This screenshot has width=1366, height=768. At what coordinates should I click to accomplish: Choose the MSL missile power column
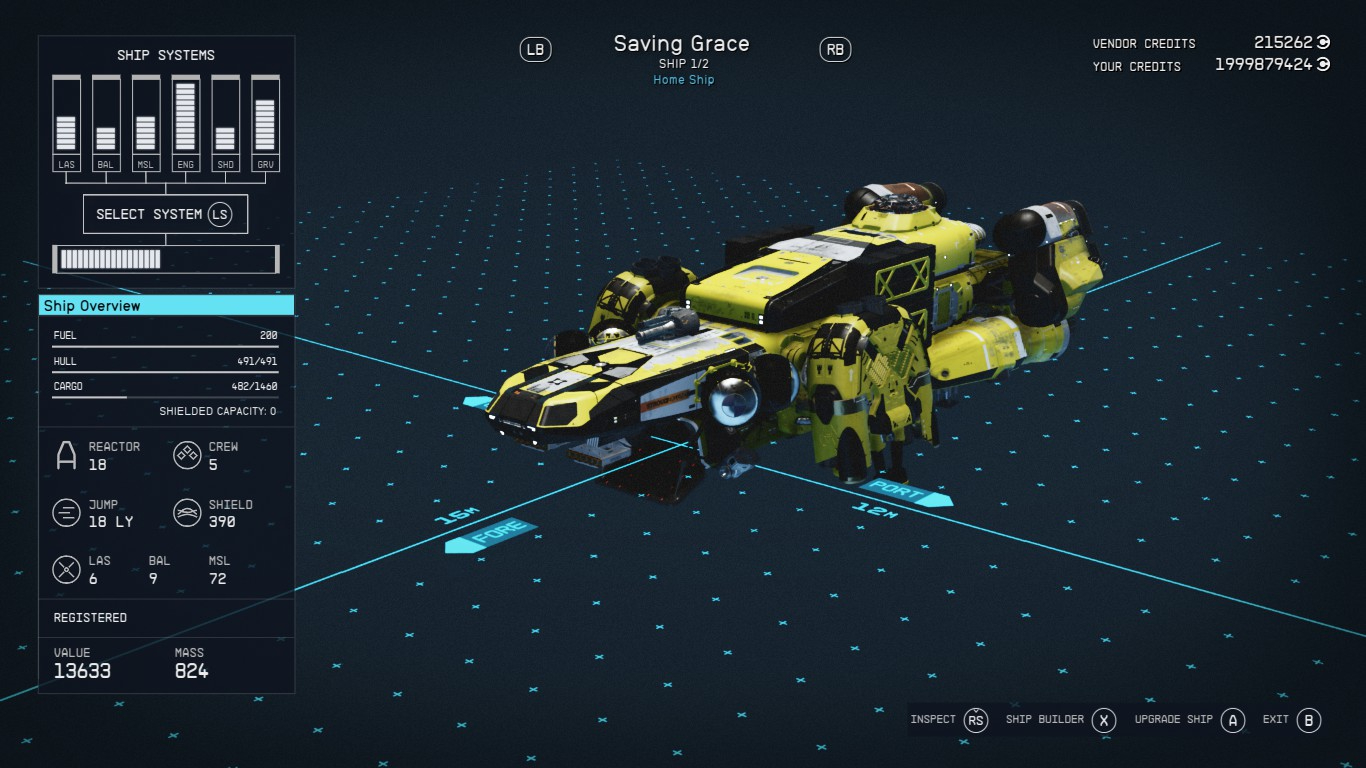pos(146,122)
